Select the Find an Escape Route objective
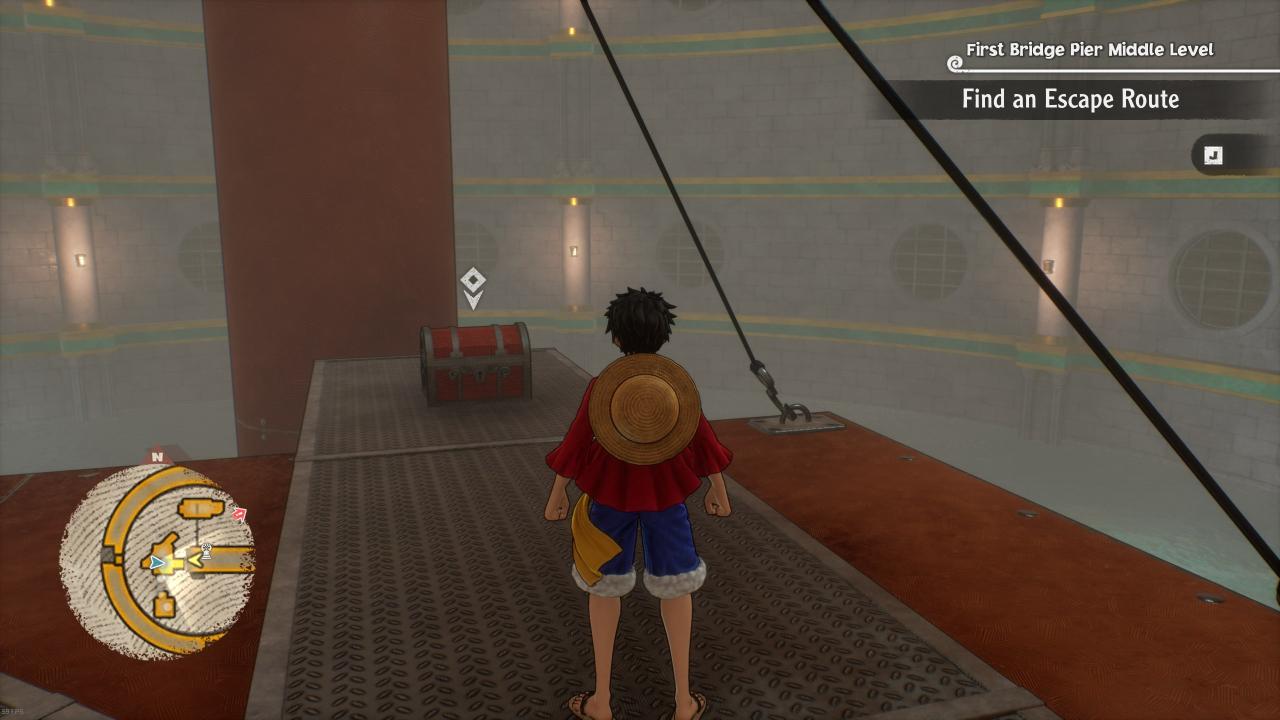Screen dimensions: 1280x720 click(1070, 100)
